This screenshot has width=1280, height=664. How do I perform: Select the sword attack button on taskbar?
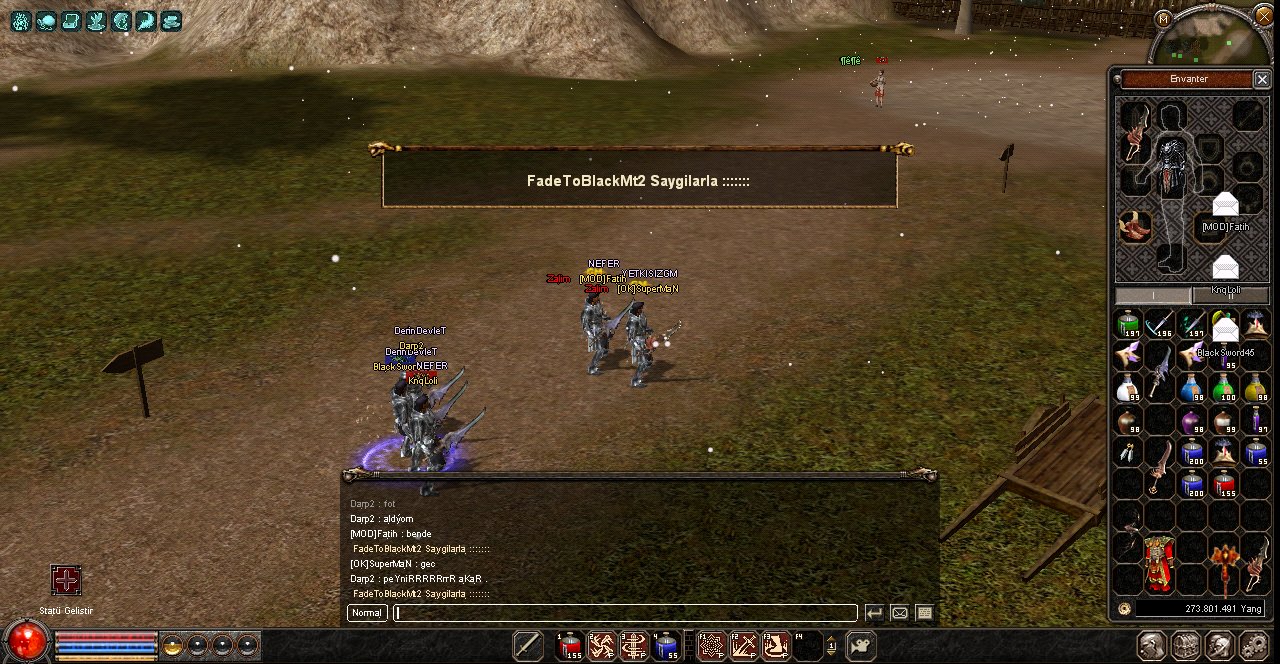tap(528, 646)
